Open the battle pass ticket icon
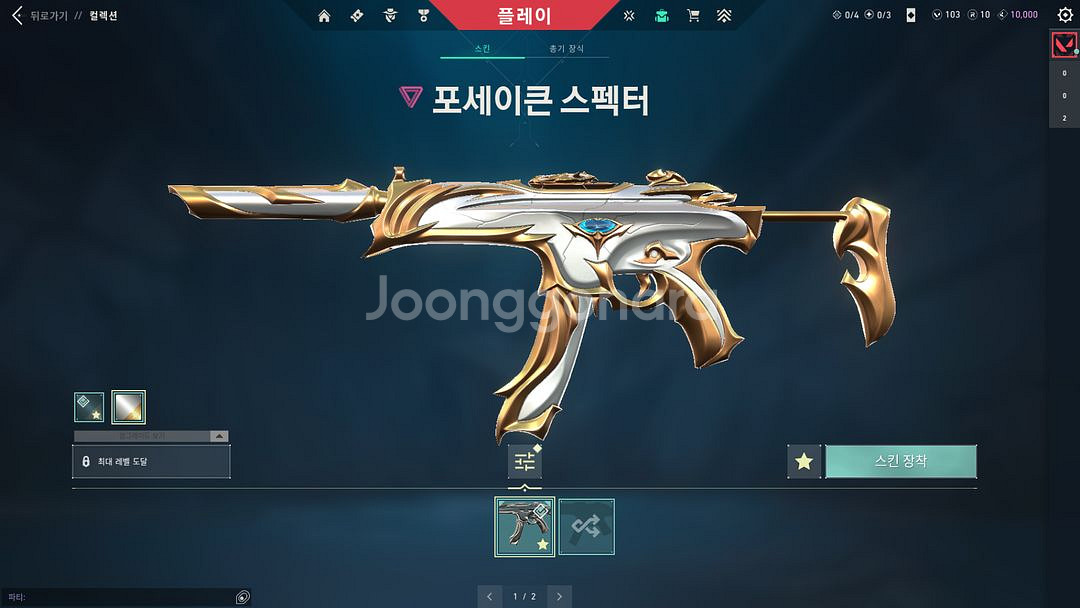This screenshot has width=1080, height=608. tap(357, 15)
